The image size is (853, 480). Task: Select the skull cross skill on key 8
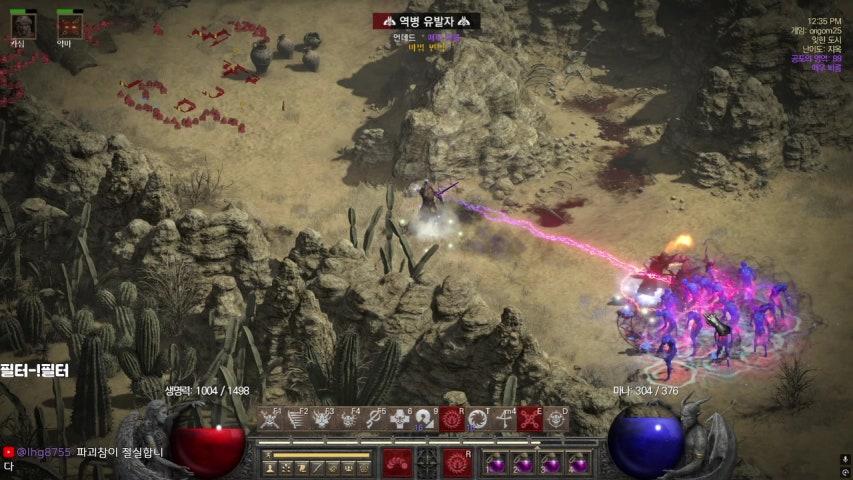pos(400,420)
